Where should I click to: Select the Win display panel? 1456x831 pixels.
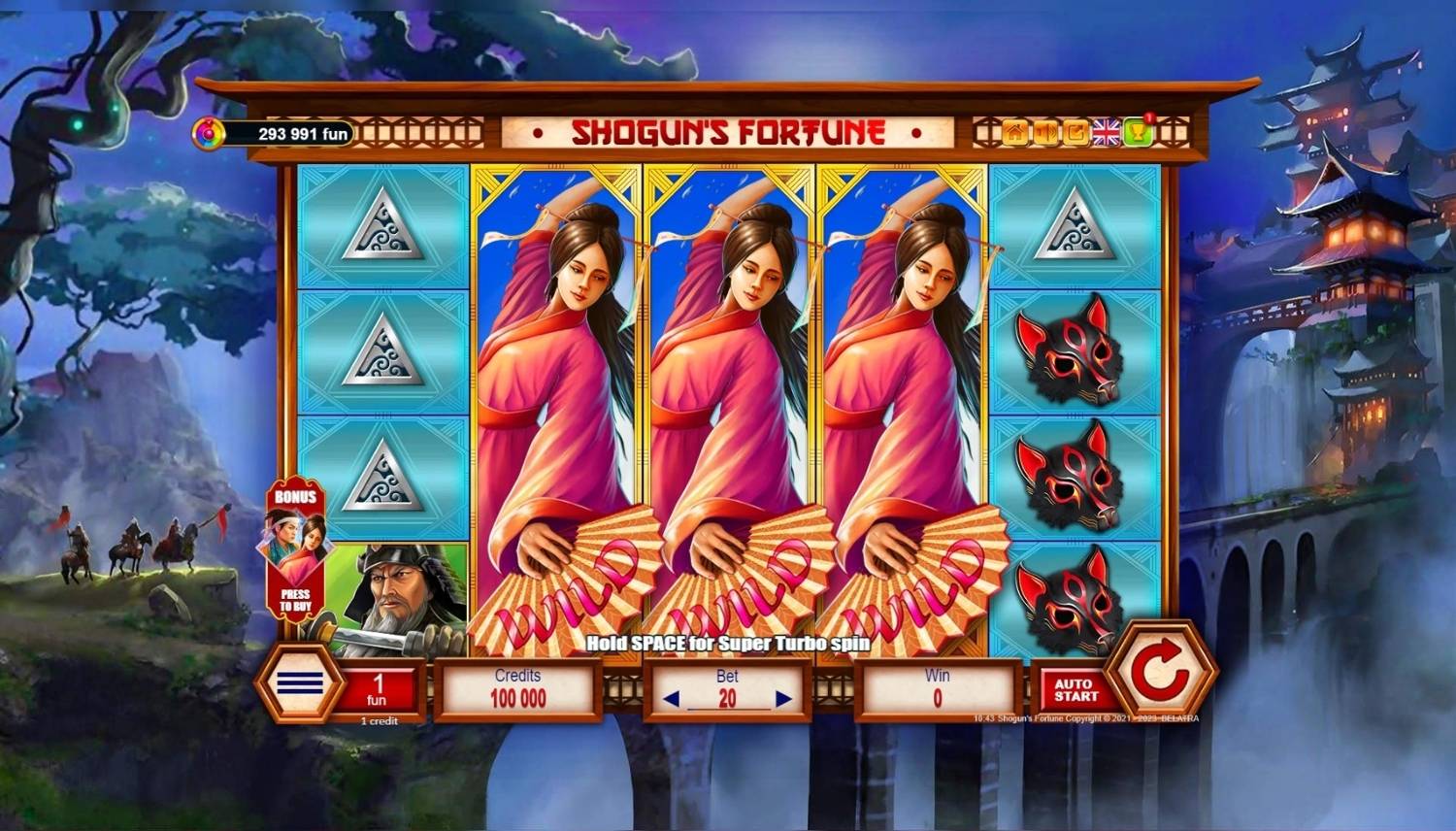tap(937, 686)
